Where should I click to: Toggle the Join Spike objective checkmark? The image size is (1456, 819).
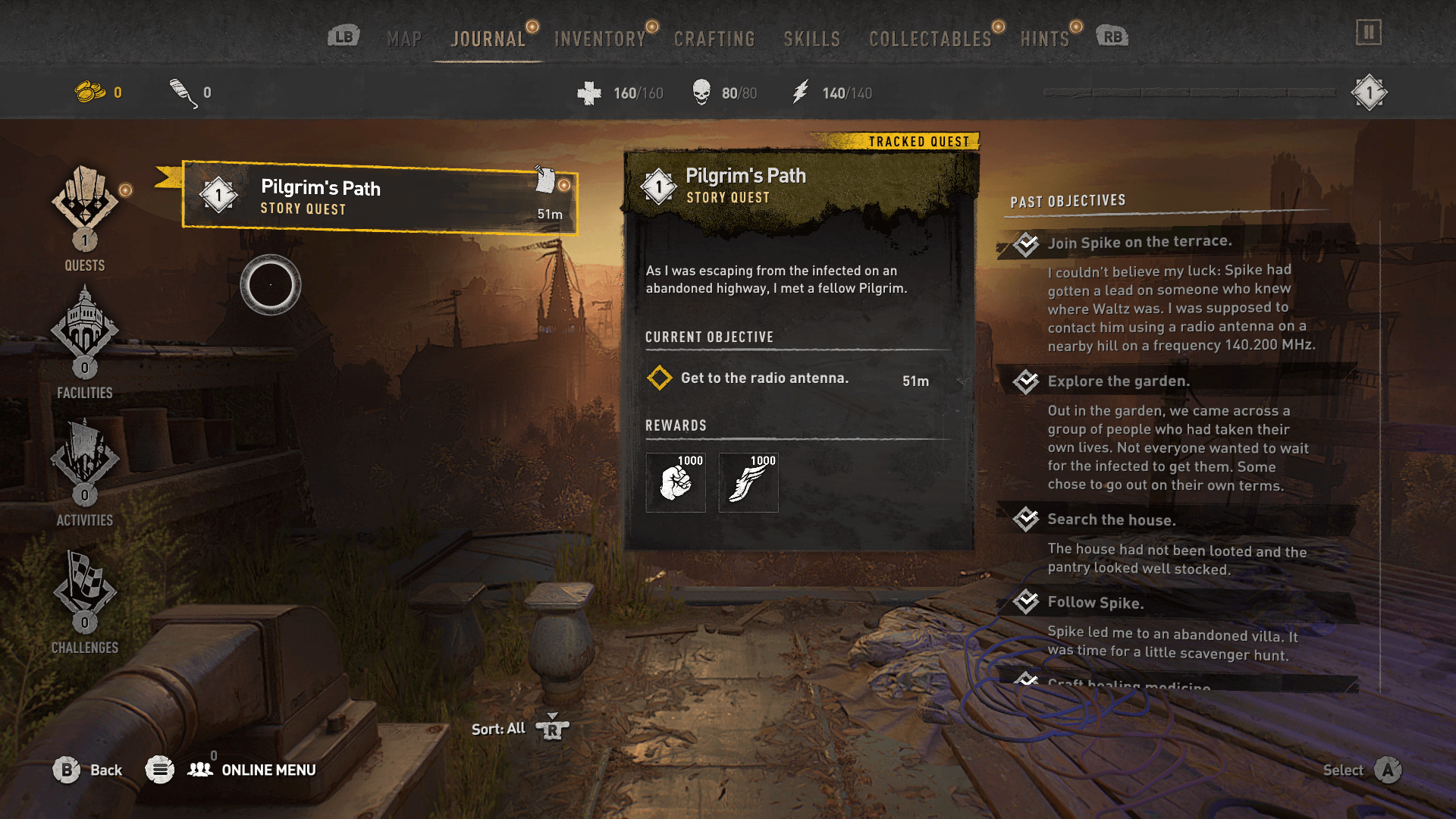[1028, 243]
